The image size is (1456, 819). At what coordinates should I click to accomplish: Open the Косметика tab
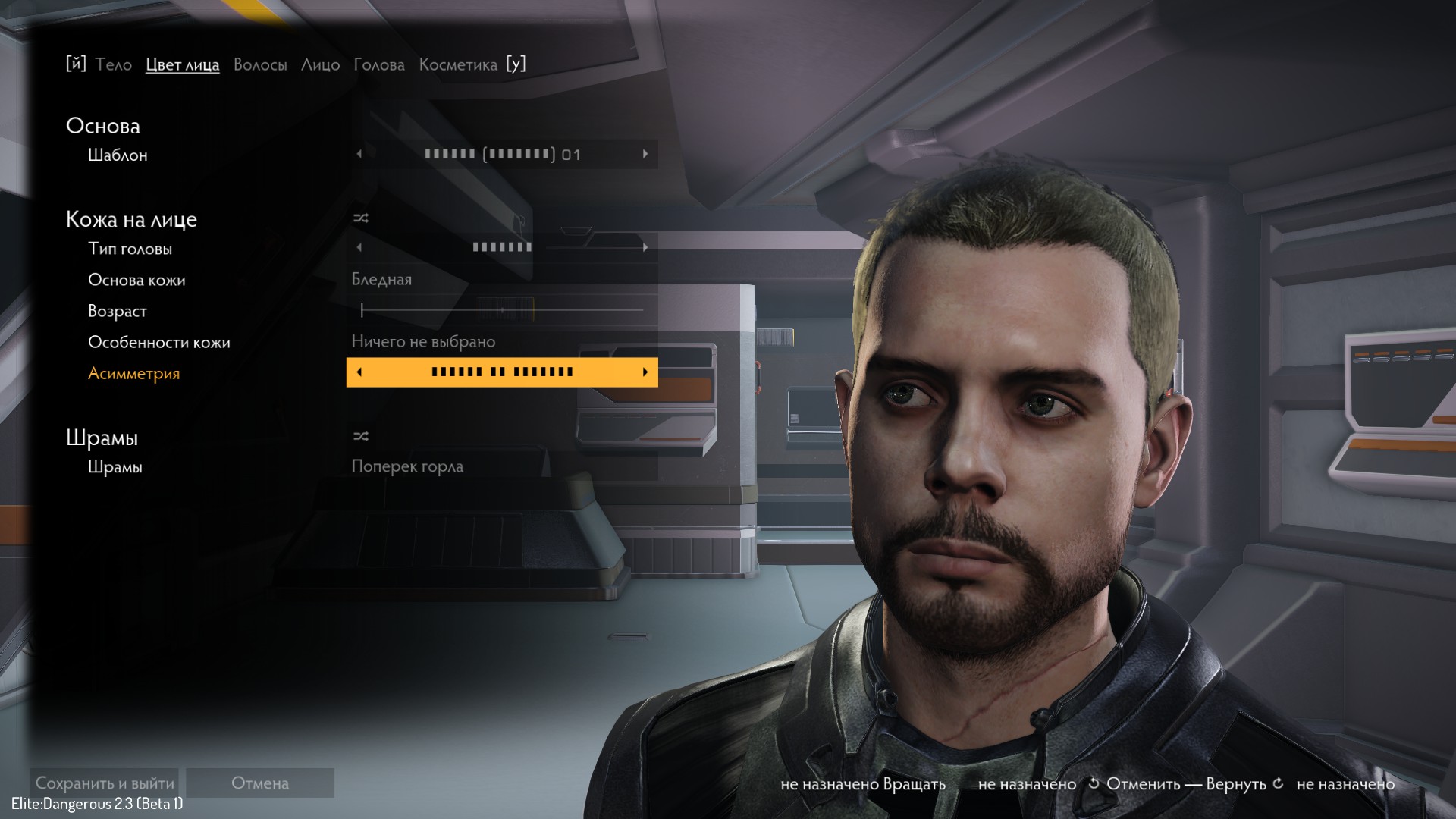[x=458, y=65]
